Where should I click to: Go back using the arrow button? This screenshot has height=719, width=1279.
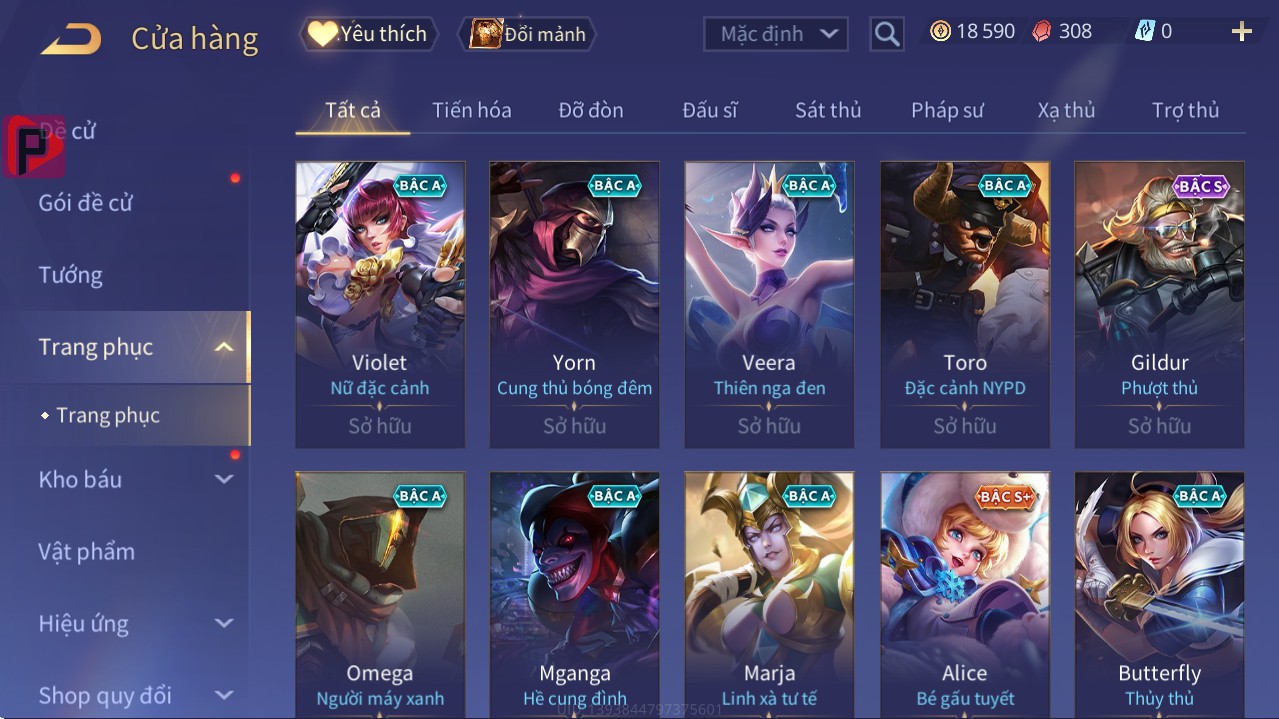[x=71, y=39]
